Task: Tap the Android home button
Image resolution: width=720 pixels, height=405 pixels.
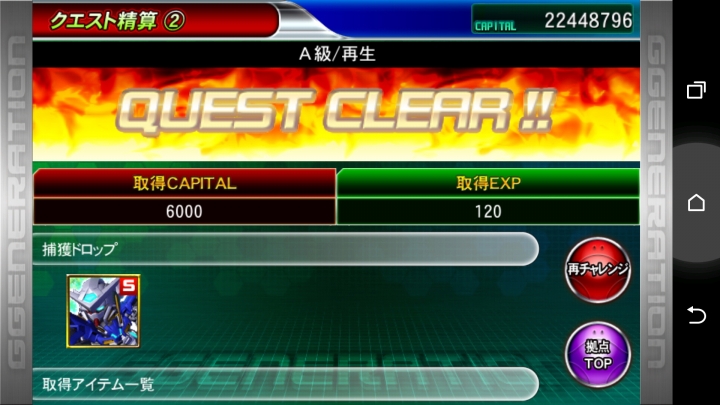Action: coord(696,203)
